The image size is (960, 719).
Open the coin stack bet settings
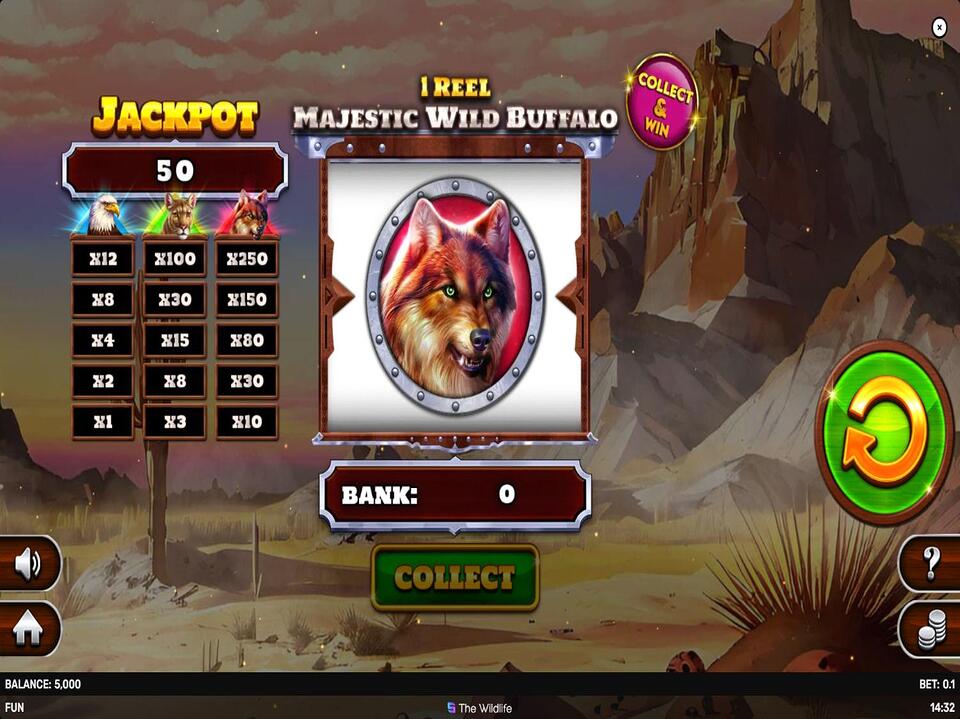pyautogui.click(x=932, y=629)
